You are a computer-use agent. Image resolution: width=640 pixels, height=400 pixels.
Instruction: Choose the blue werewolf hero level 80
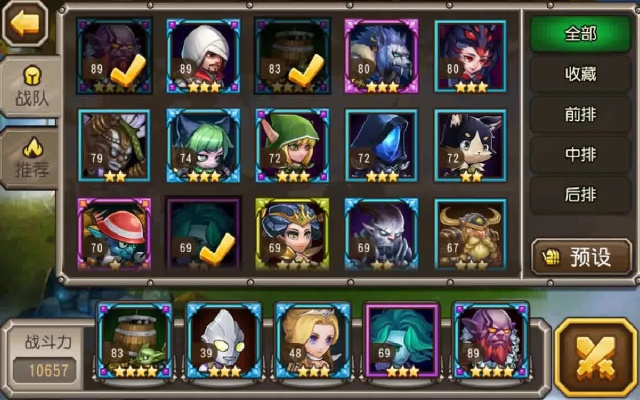pos(381,56)
